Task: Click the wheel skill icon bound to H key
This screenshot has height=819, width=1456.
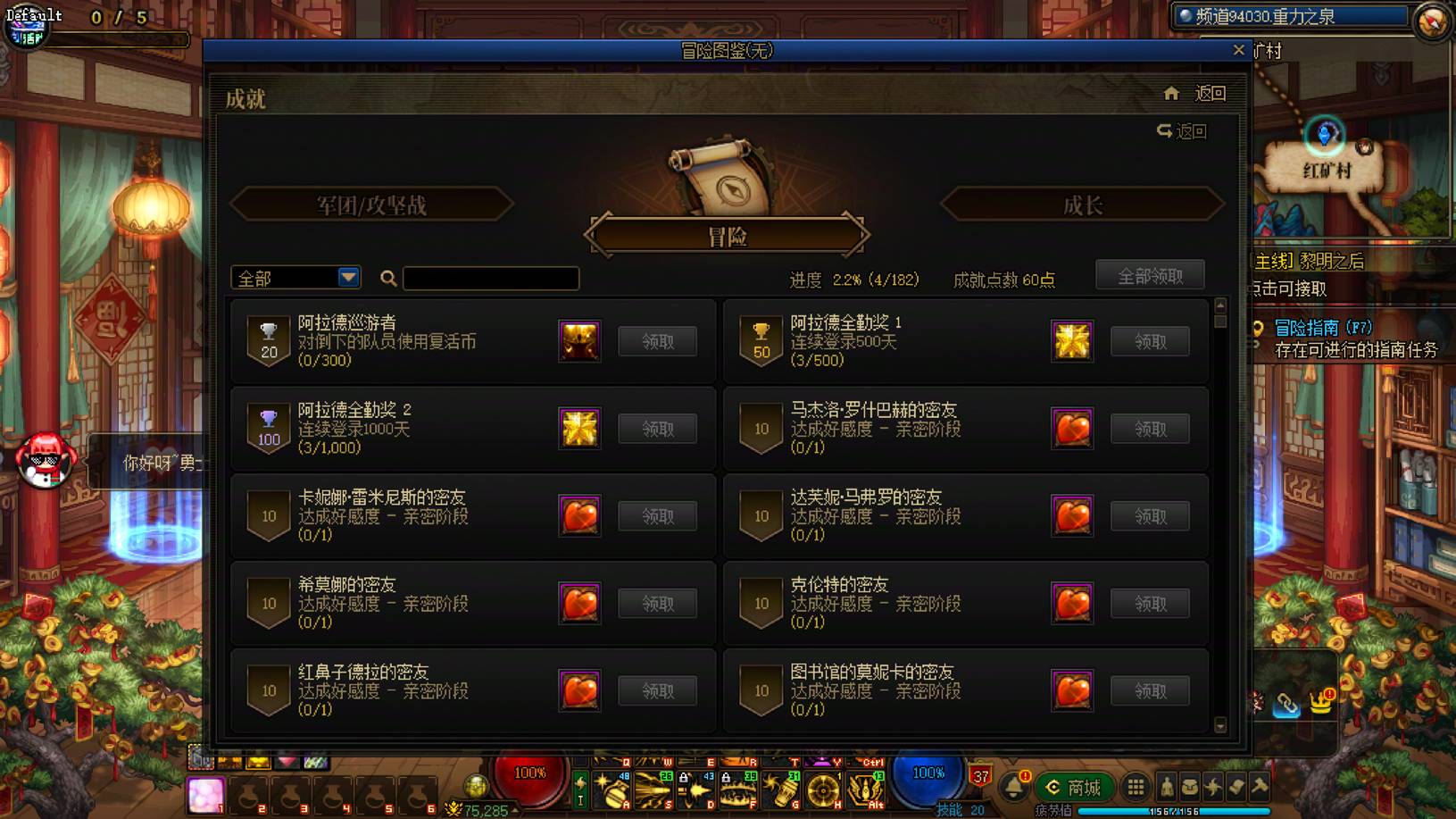Action: click(822, 790)
